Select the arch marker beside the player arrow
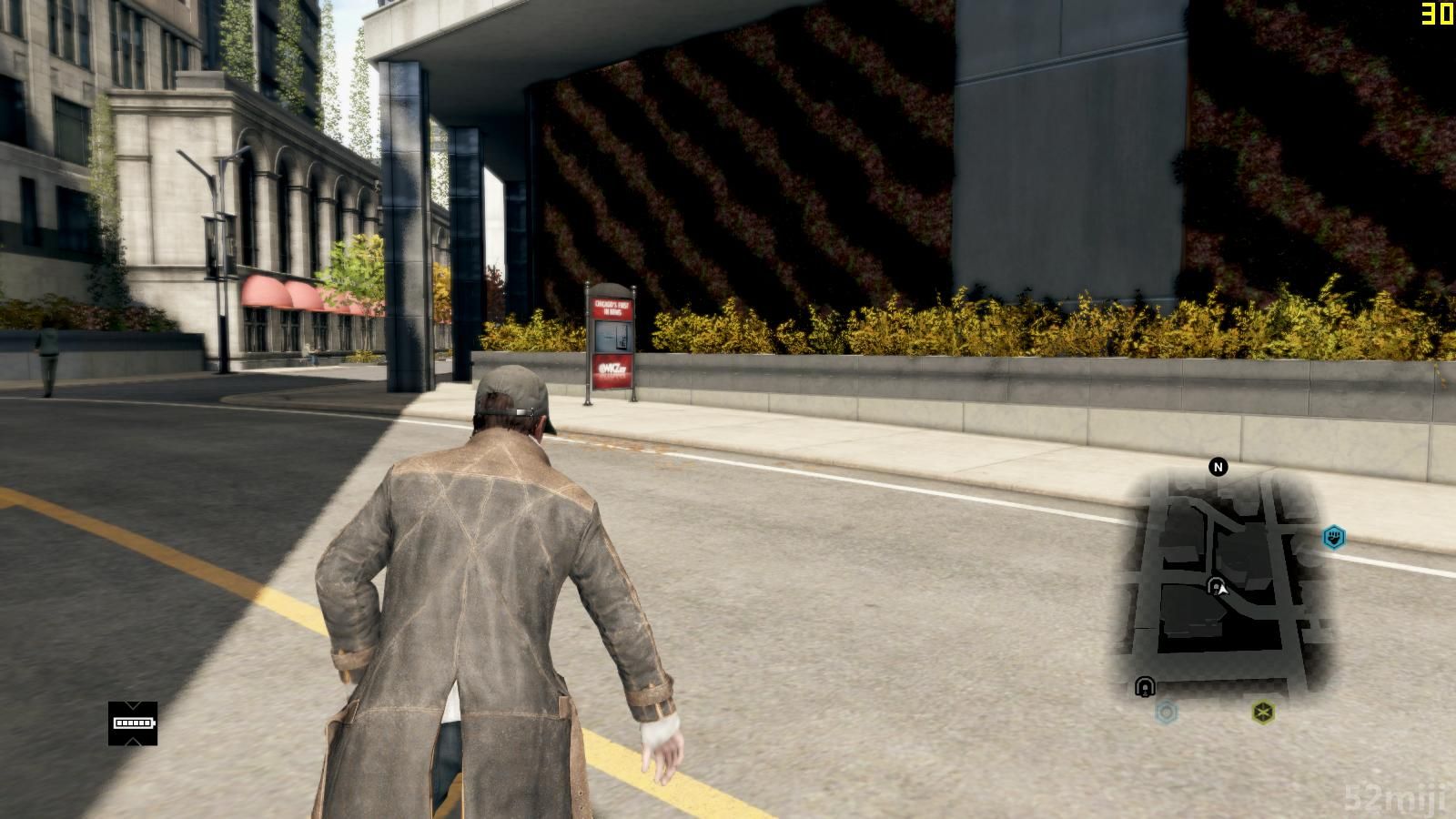The image size is (1456, 819). (1214, 585)
